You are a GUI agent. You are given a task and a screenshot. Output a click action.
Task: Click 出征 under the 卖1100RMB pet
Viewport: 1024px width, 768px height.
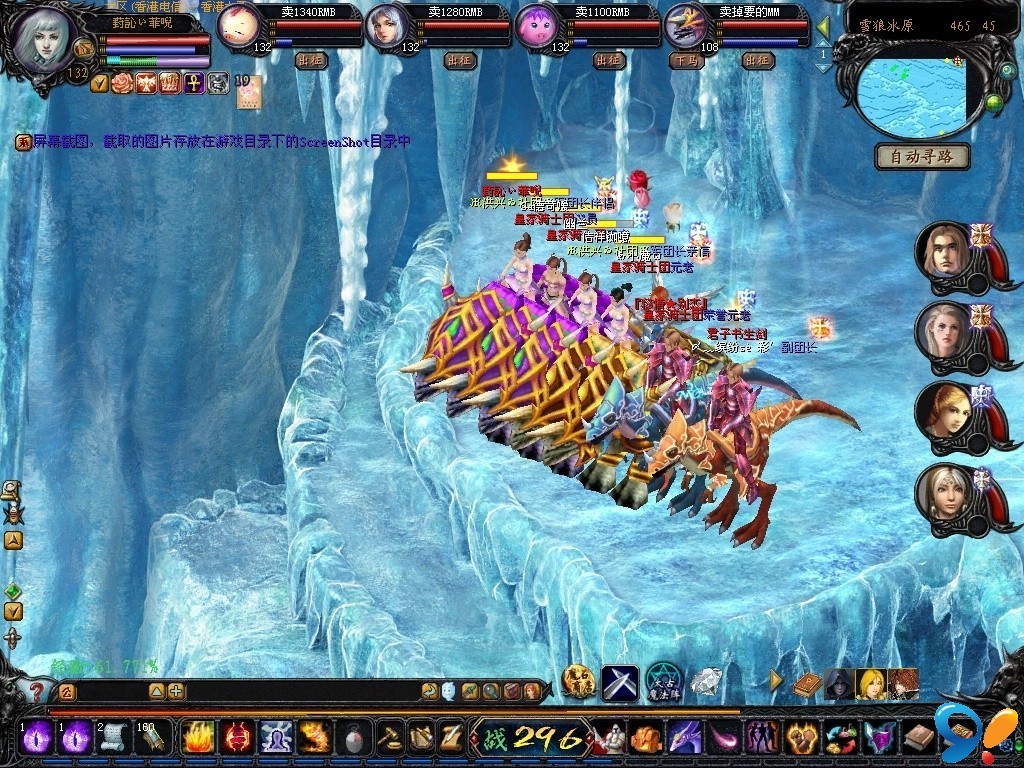(608, 60)
